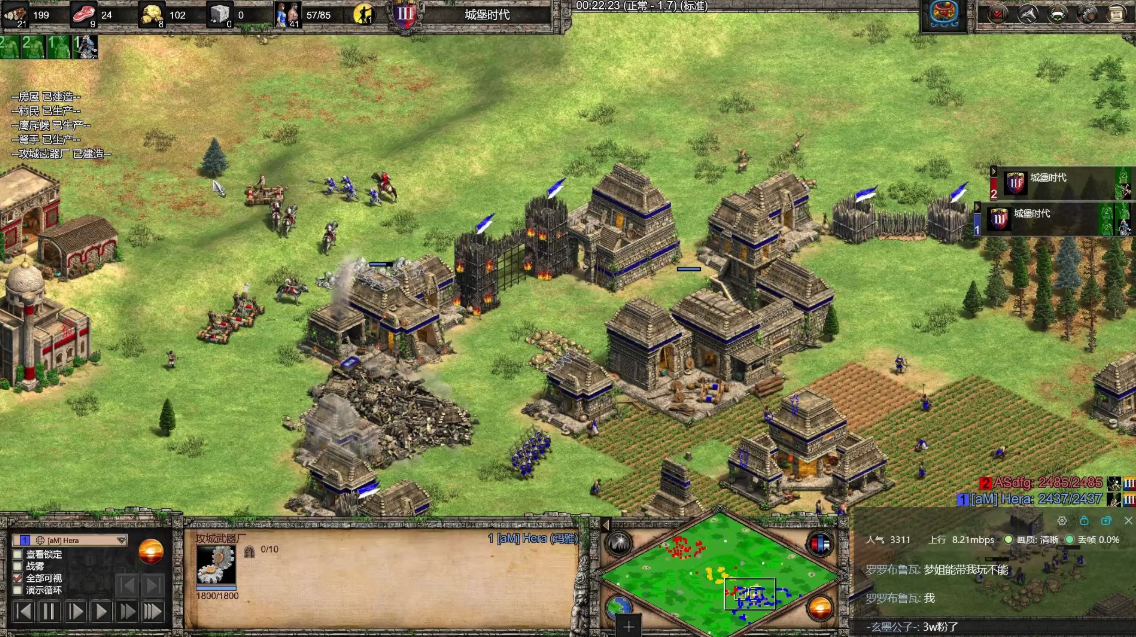The height and width of the screenshot is (637, 1136).
Task: Toggle the minimap red-blue banner button
Action: 820,543
